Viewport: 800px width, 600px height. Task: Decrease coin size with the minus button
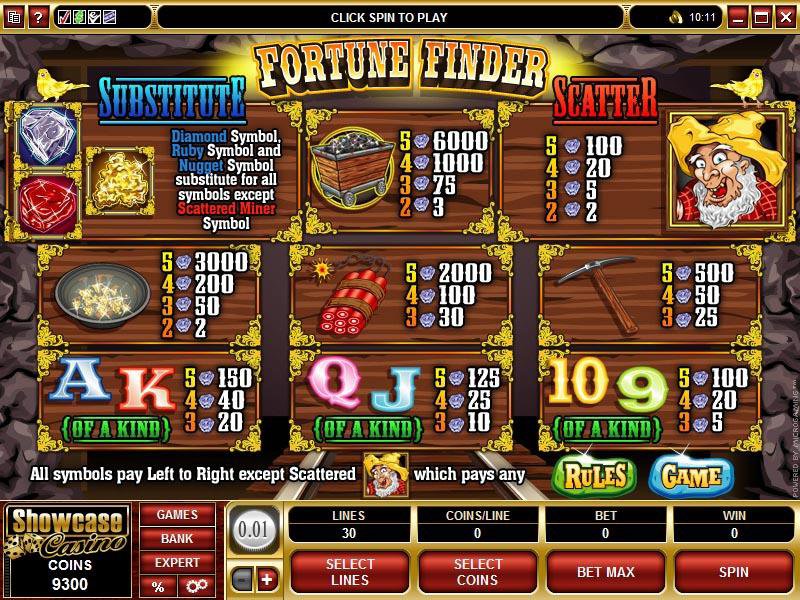(x=243, y=580)
